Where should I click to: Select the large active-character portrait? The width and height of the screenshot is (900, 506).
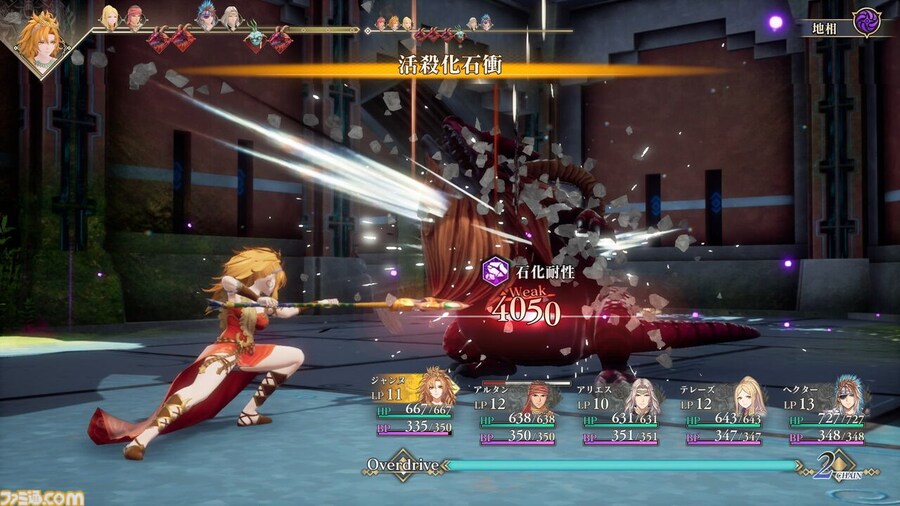point(42,38)
